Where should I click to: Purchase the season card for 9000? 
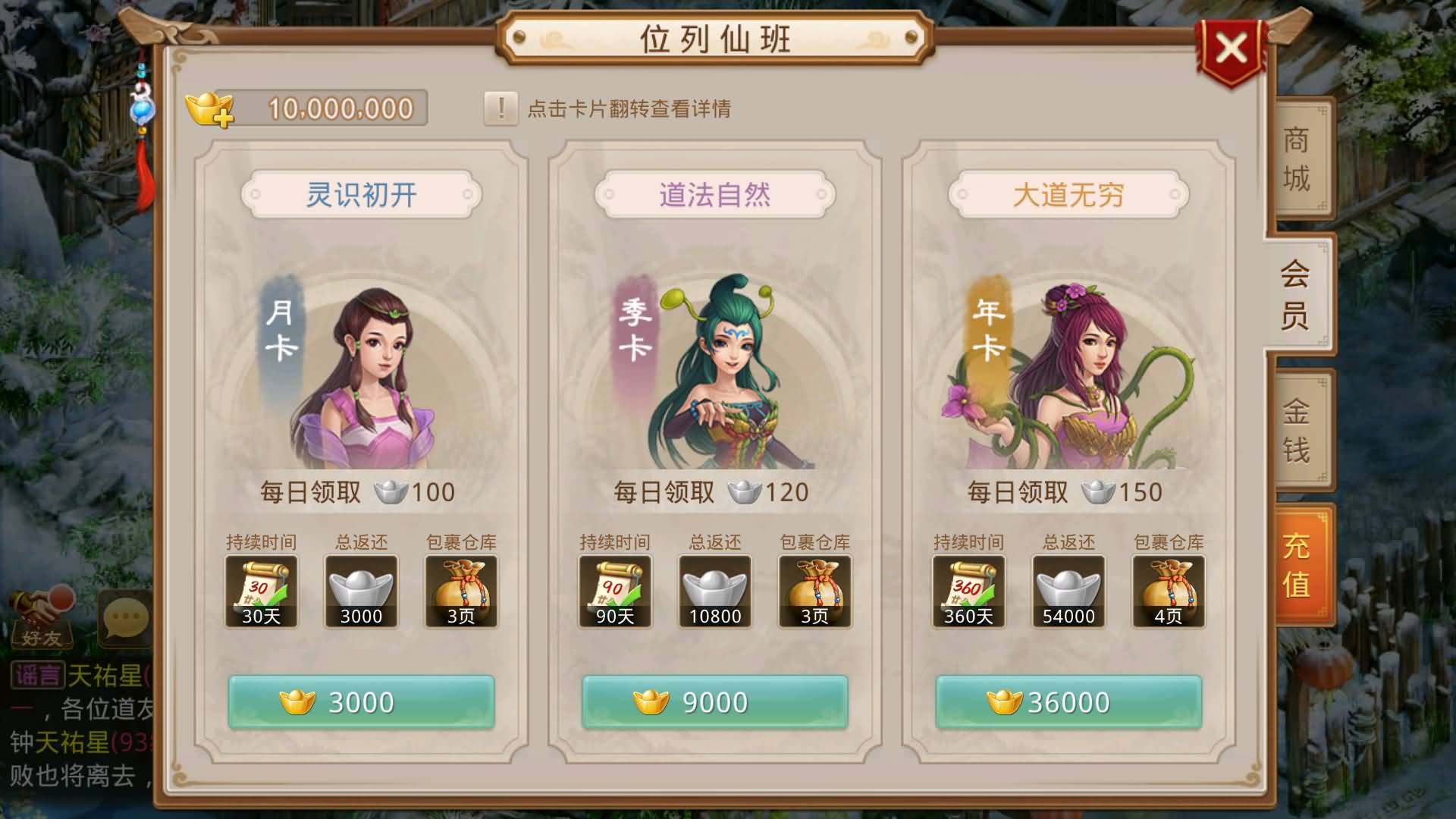(714, 702)
